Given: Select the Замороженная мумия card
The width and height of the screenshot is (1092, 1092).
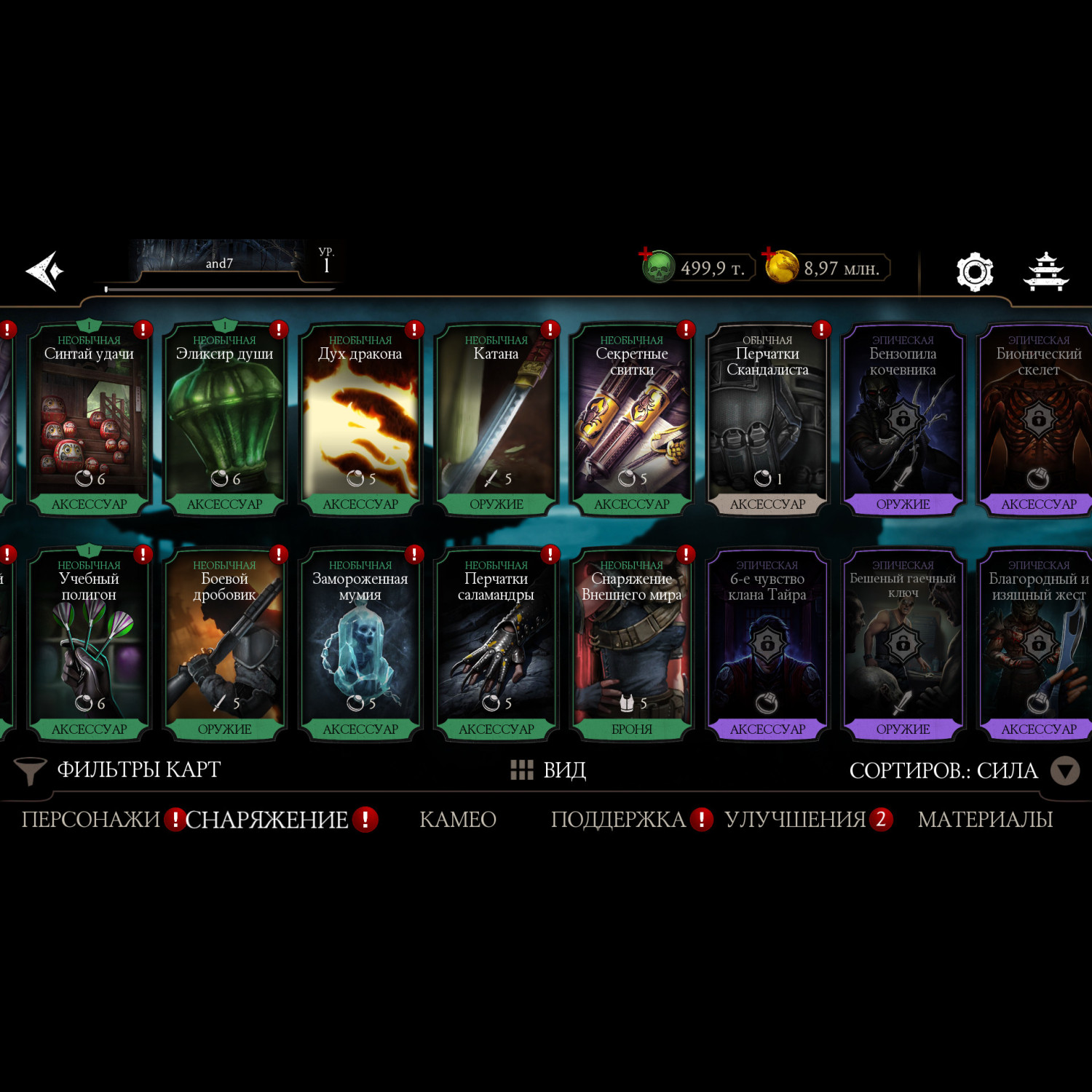Looking at the screenshot, I should coord(360,645).
